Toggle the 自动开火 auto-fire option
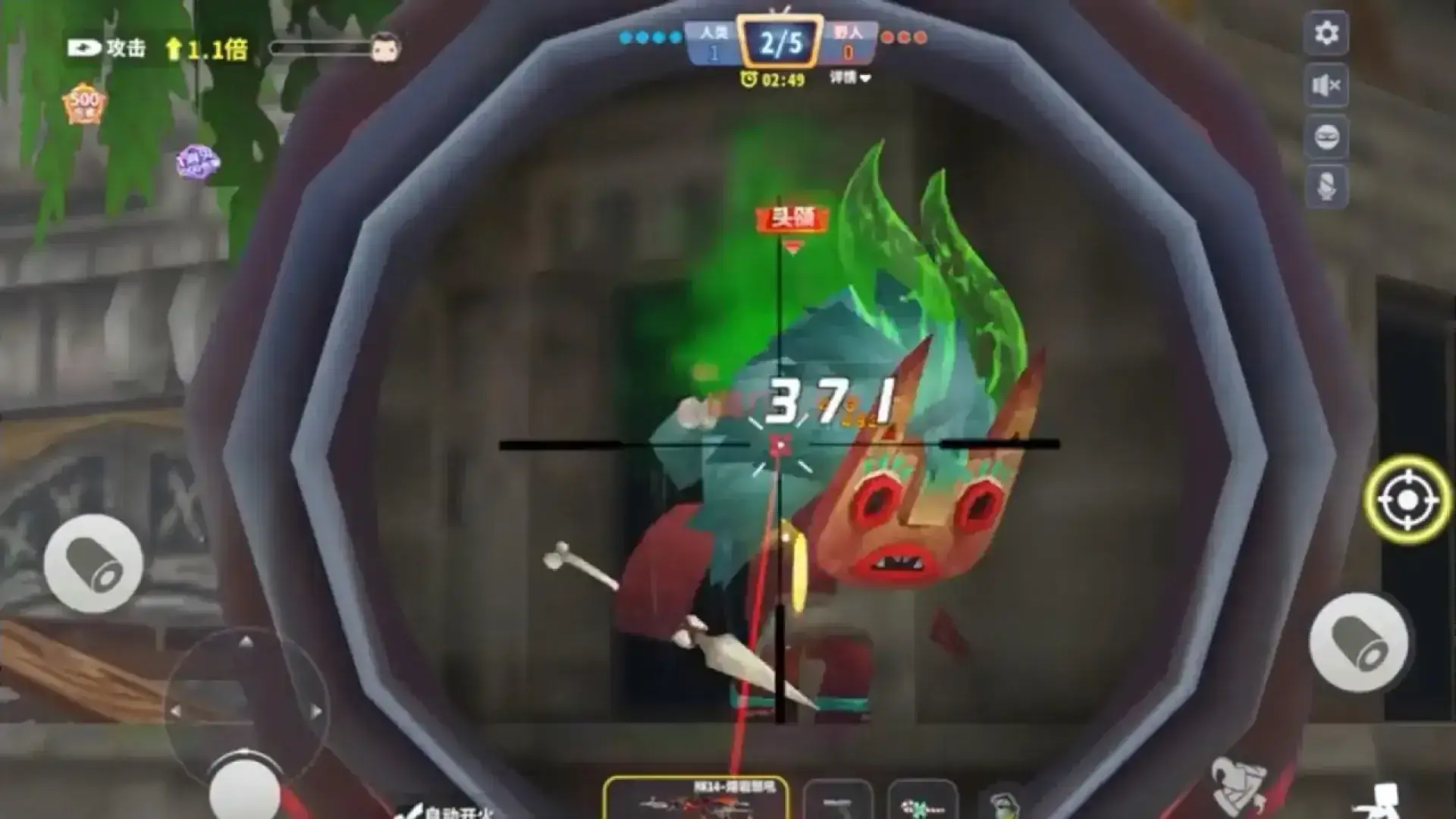 coord(447,811)
